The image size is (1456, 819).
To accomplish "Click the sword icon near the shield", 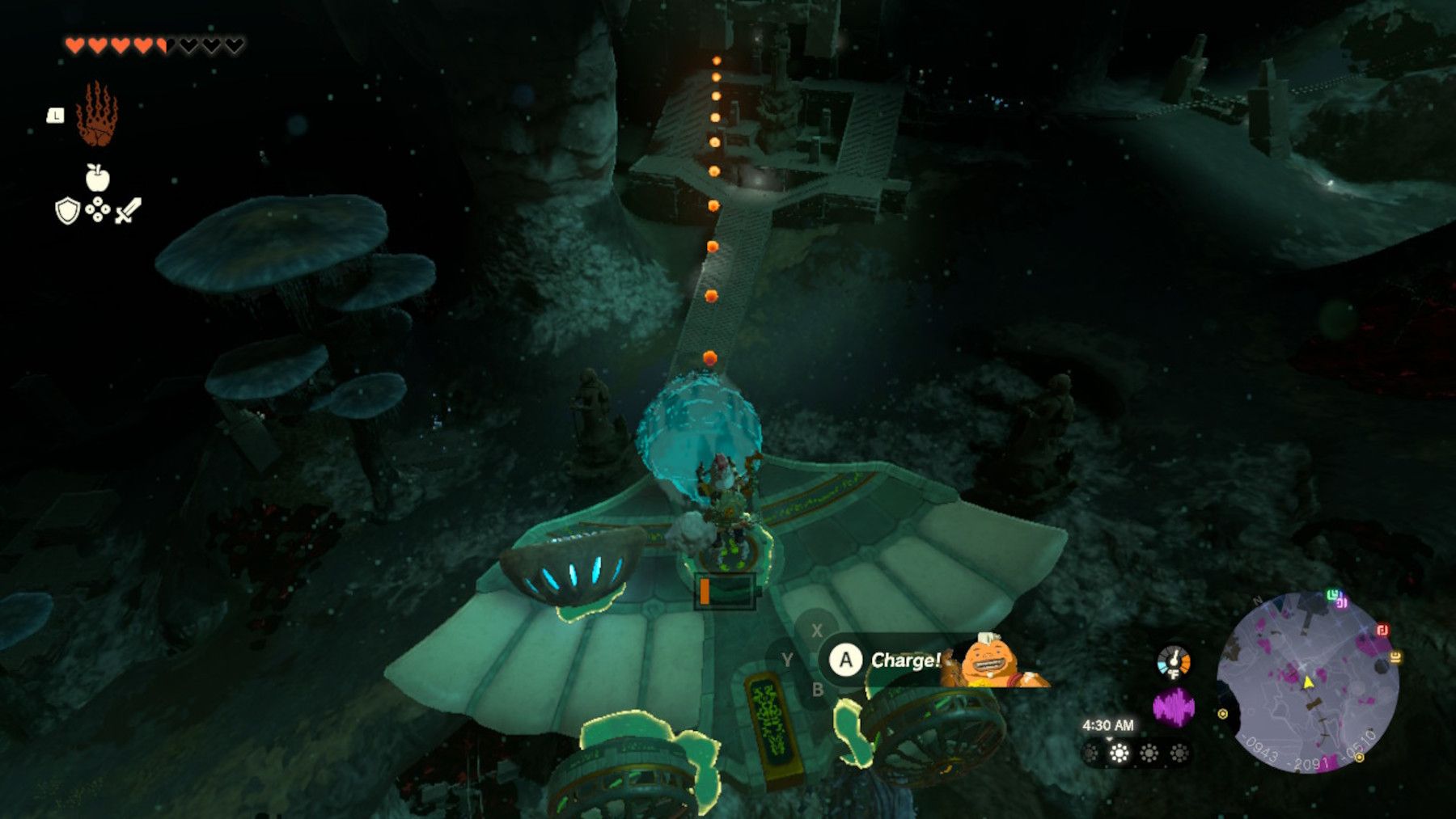I will click(129, 209).
